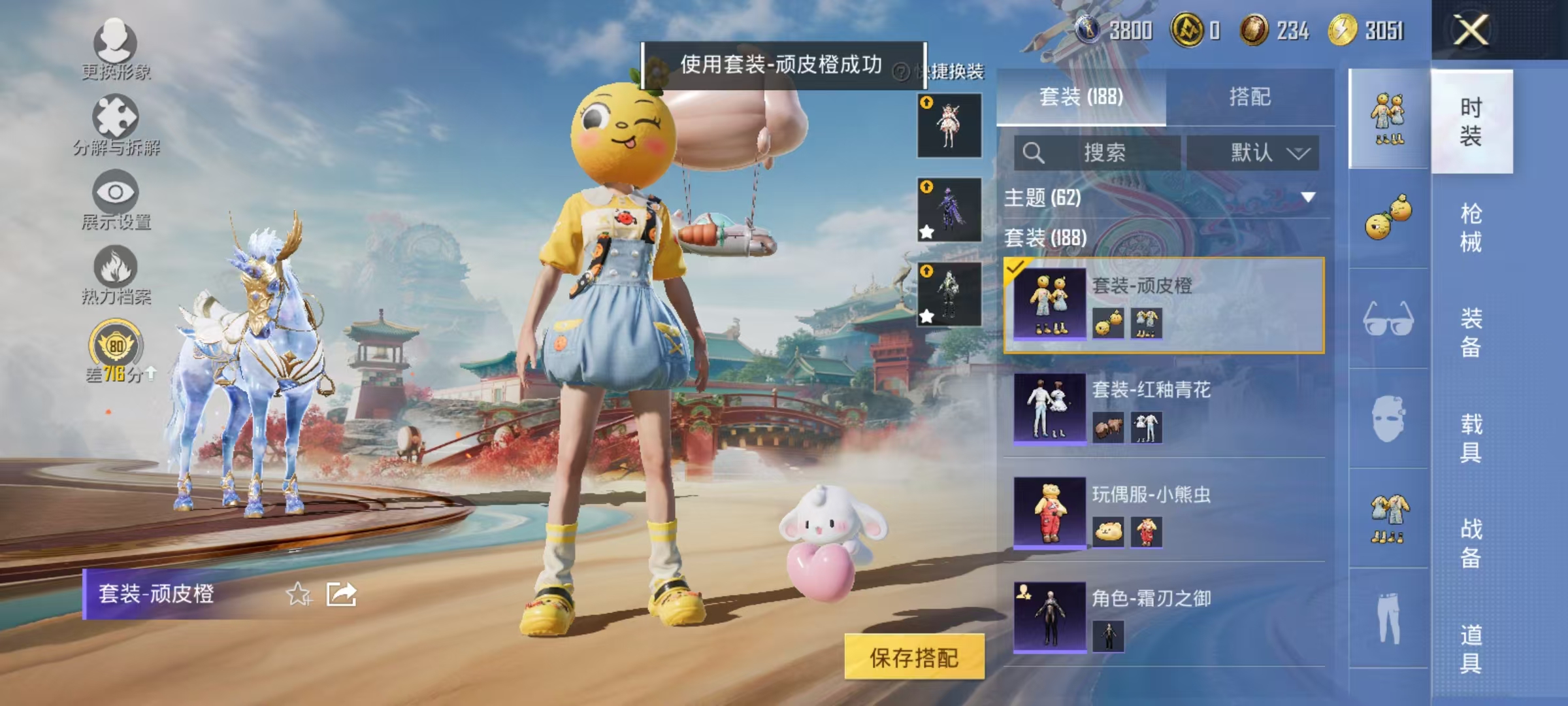Open the search magnifier in outfit panel
The height and width of the screenshot is (706, 1568).
coord(1033,152)
